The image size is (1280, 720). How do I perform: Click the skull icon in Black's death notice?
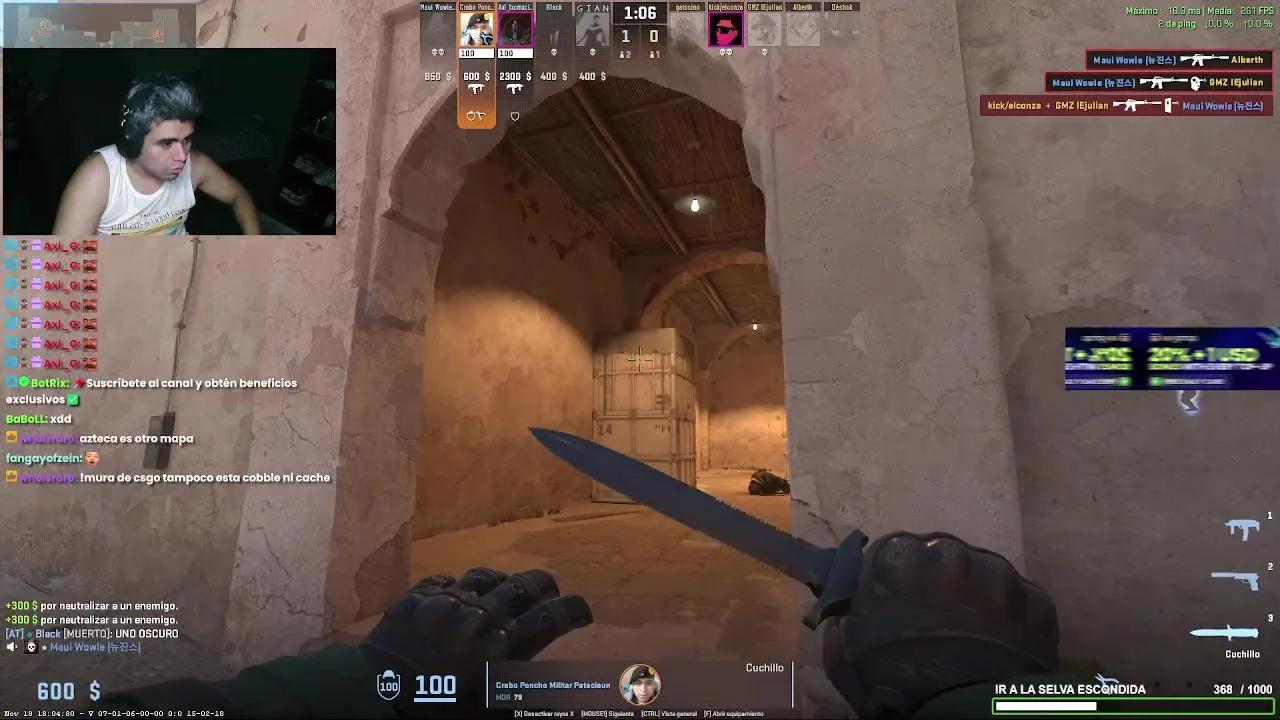[554, 52]
